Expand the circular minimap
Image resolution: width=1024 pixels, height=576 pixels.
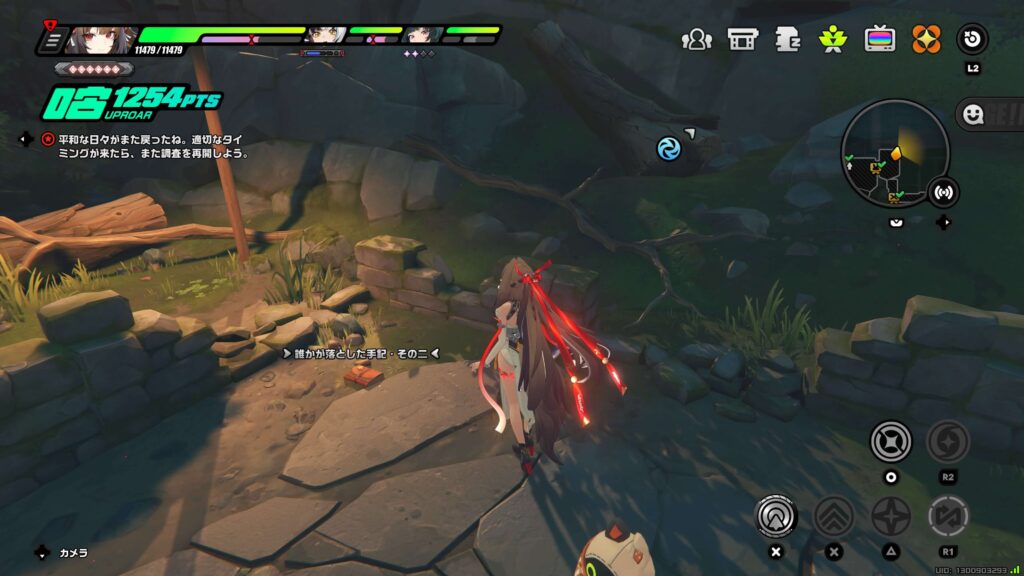(895, 154)
